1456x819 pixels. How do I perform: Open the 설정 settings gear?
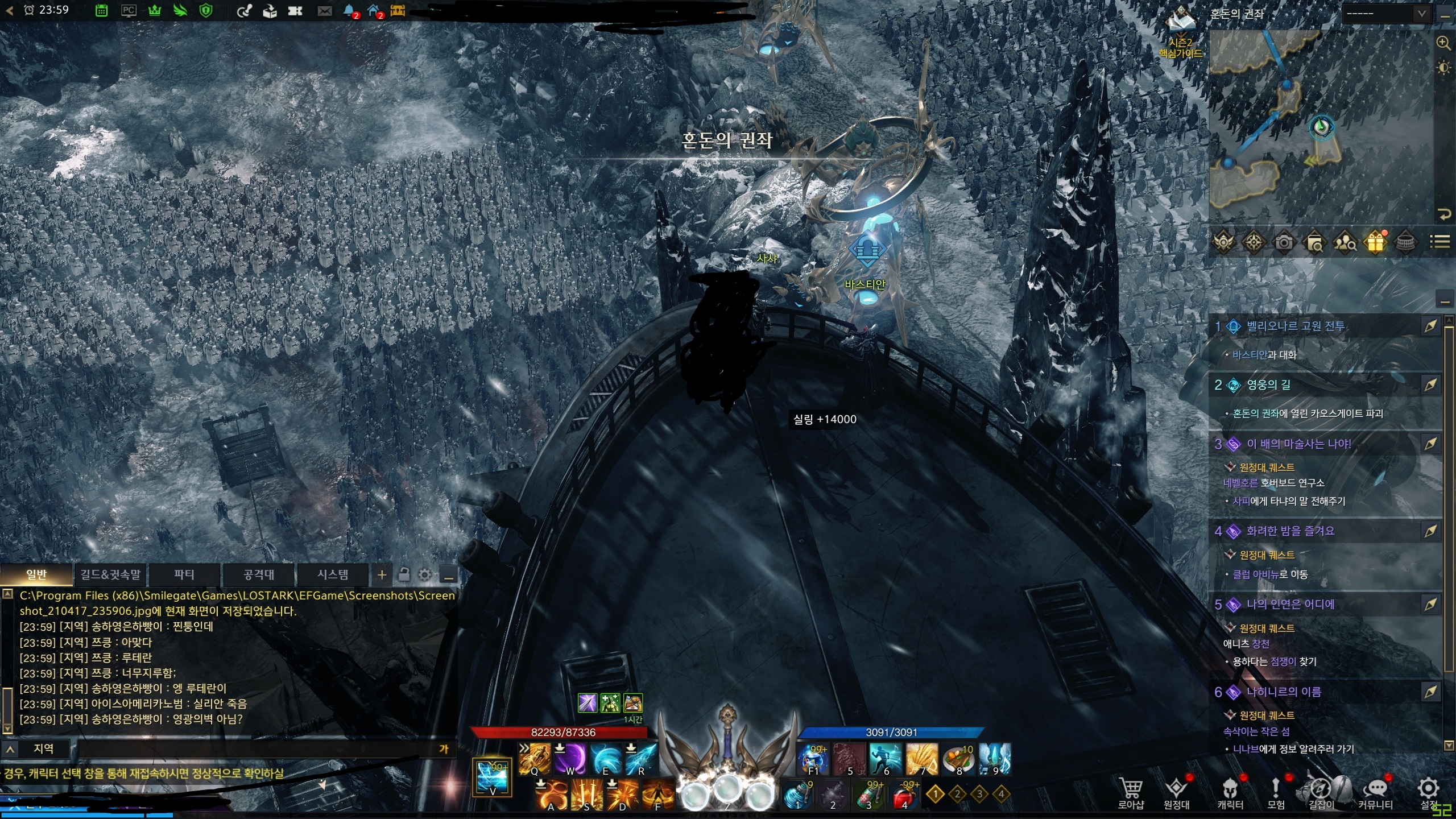coord(1428,791)
